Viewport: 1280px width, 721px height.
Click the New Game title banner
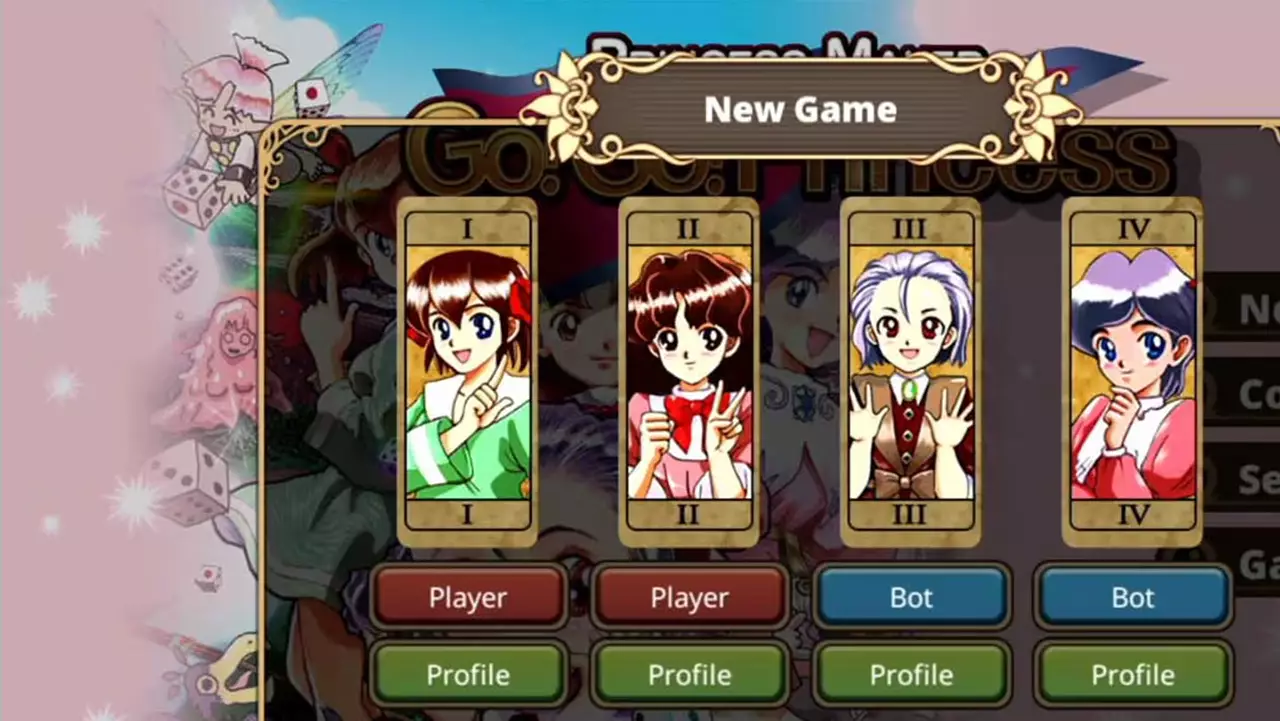coord(799,110)
